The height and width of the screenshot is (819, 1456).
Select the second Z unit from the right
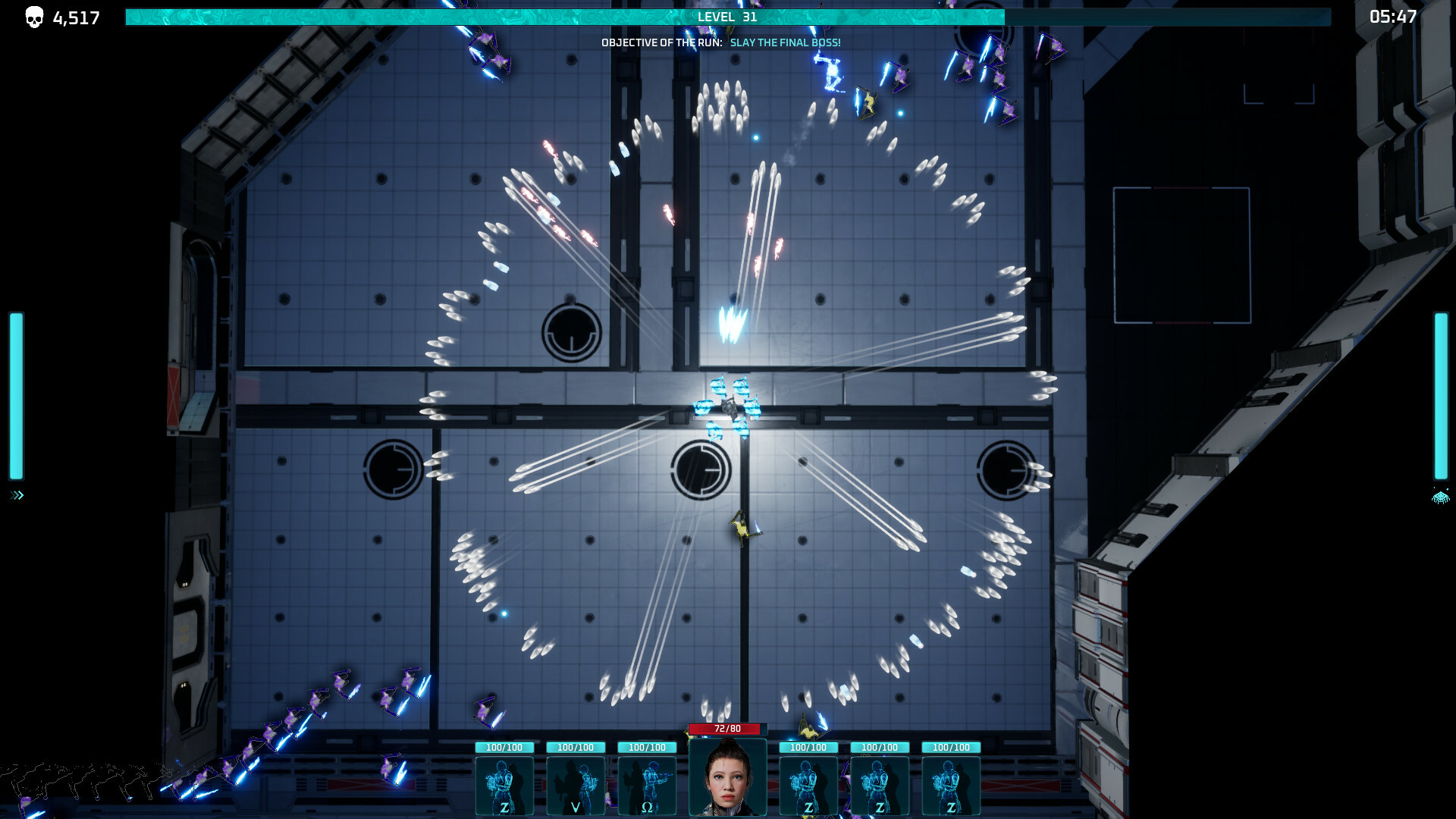pyautogui.click(x=880, y=785)
